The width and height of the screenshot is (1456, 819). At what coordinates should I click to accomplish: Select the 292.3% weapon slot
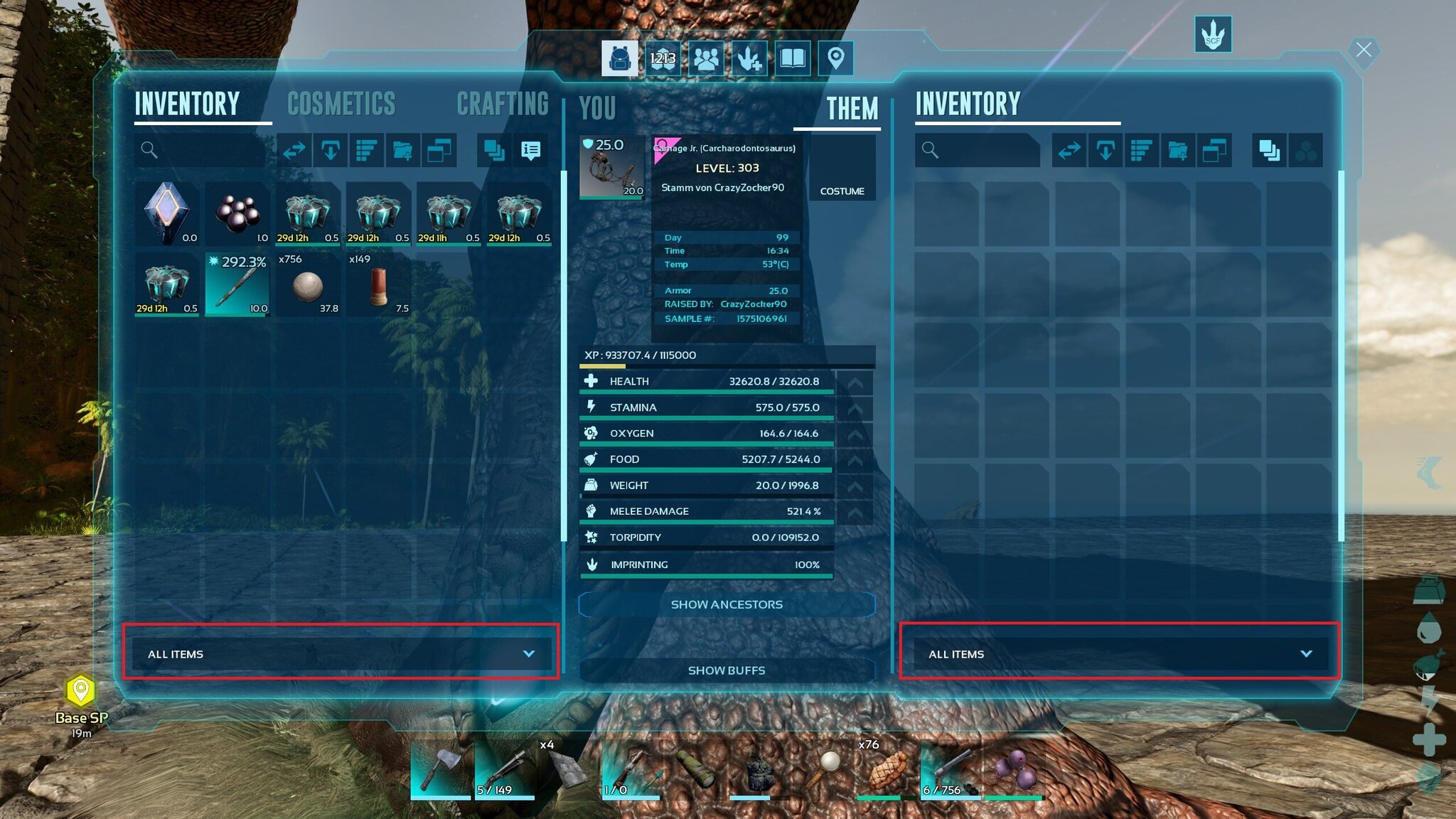237,284
